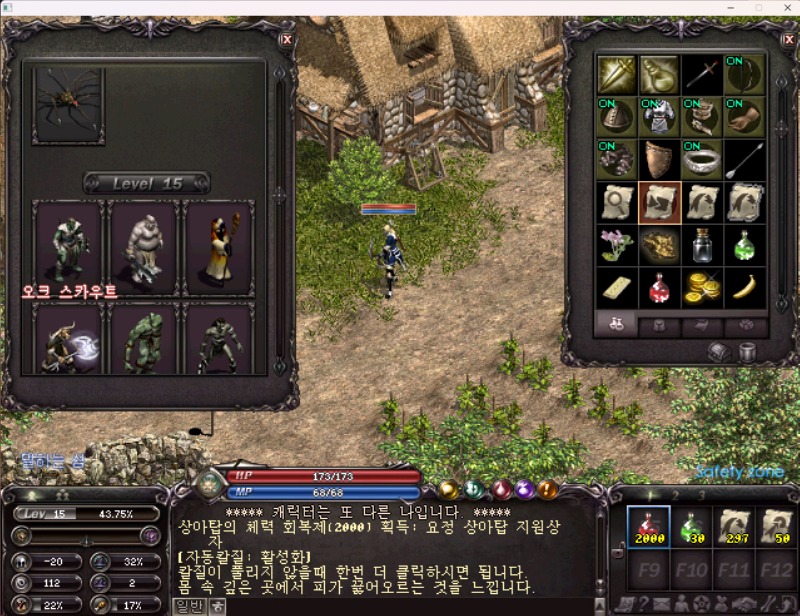Choose the Orc Scout transformation
Image resolution: width=800 pixels, height=616 pixels.
pyautogui.click(x=68, y=242)
